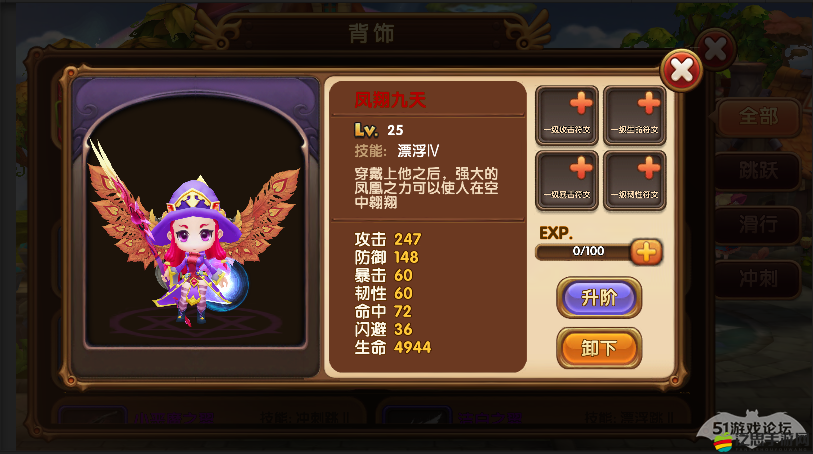813x454 pixels.
Task: Open the 一级生命符文 rune slot
Action: pos(634,115)
